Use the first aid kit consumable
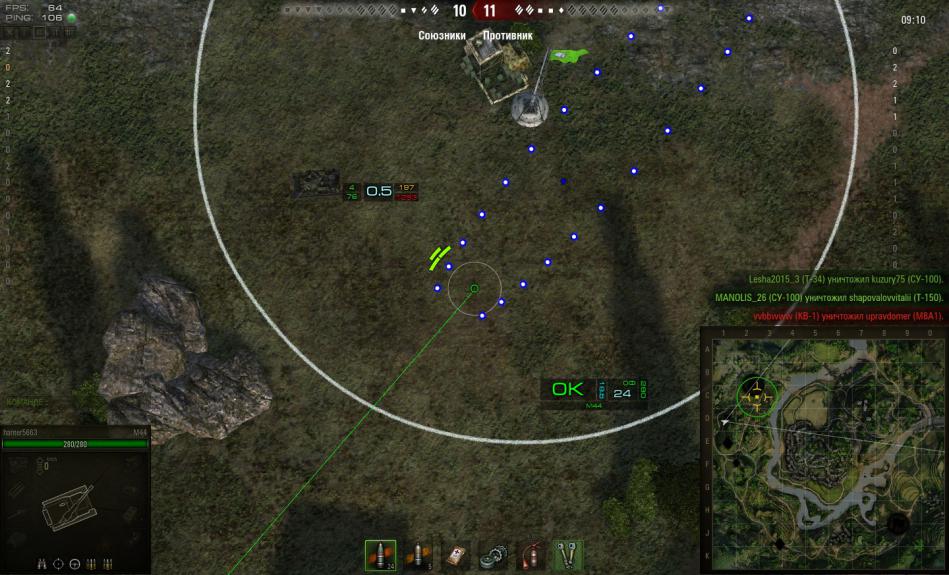Screen dimensions: 949x575 (x=456, y=555)
